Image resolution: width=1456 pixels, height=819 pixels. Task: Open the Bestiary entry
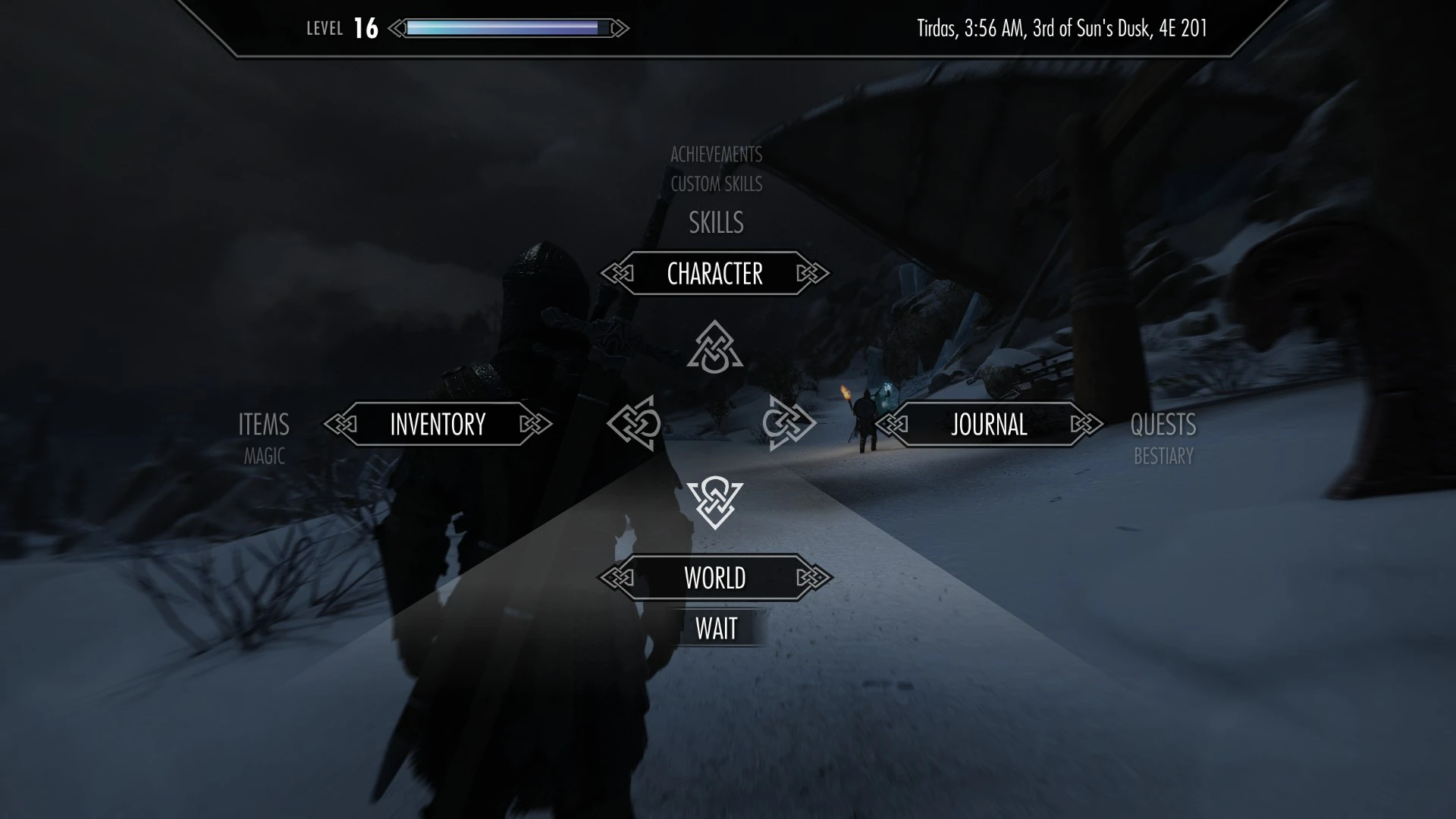(1163, 457)
